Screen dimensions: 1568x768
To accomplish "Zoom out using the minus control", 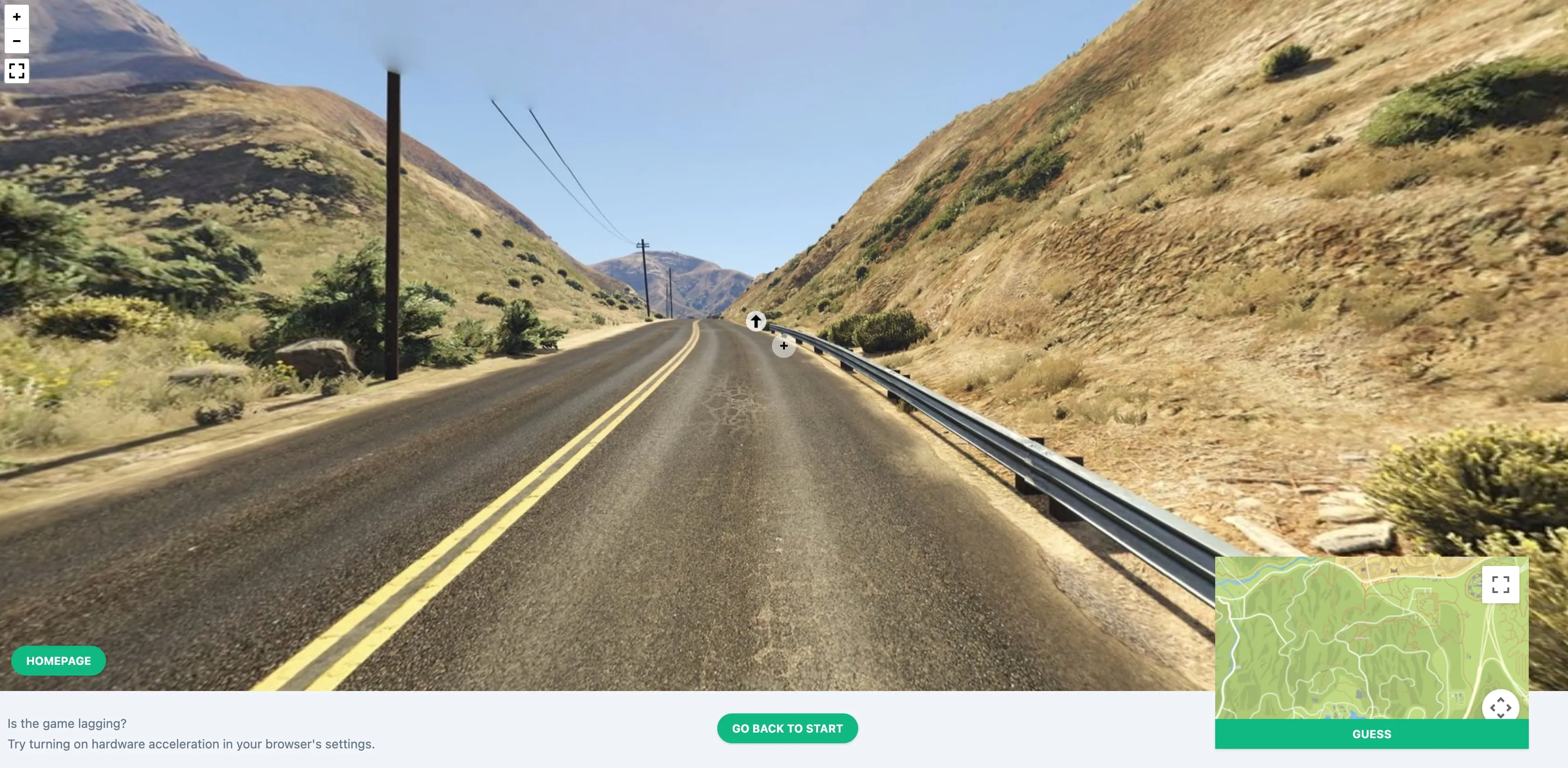I will [16, 41].
